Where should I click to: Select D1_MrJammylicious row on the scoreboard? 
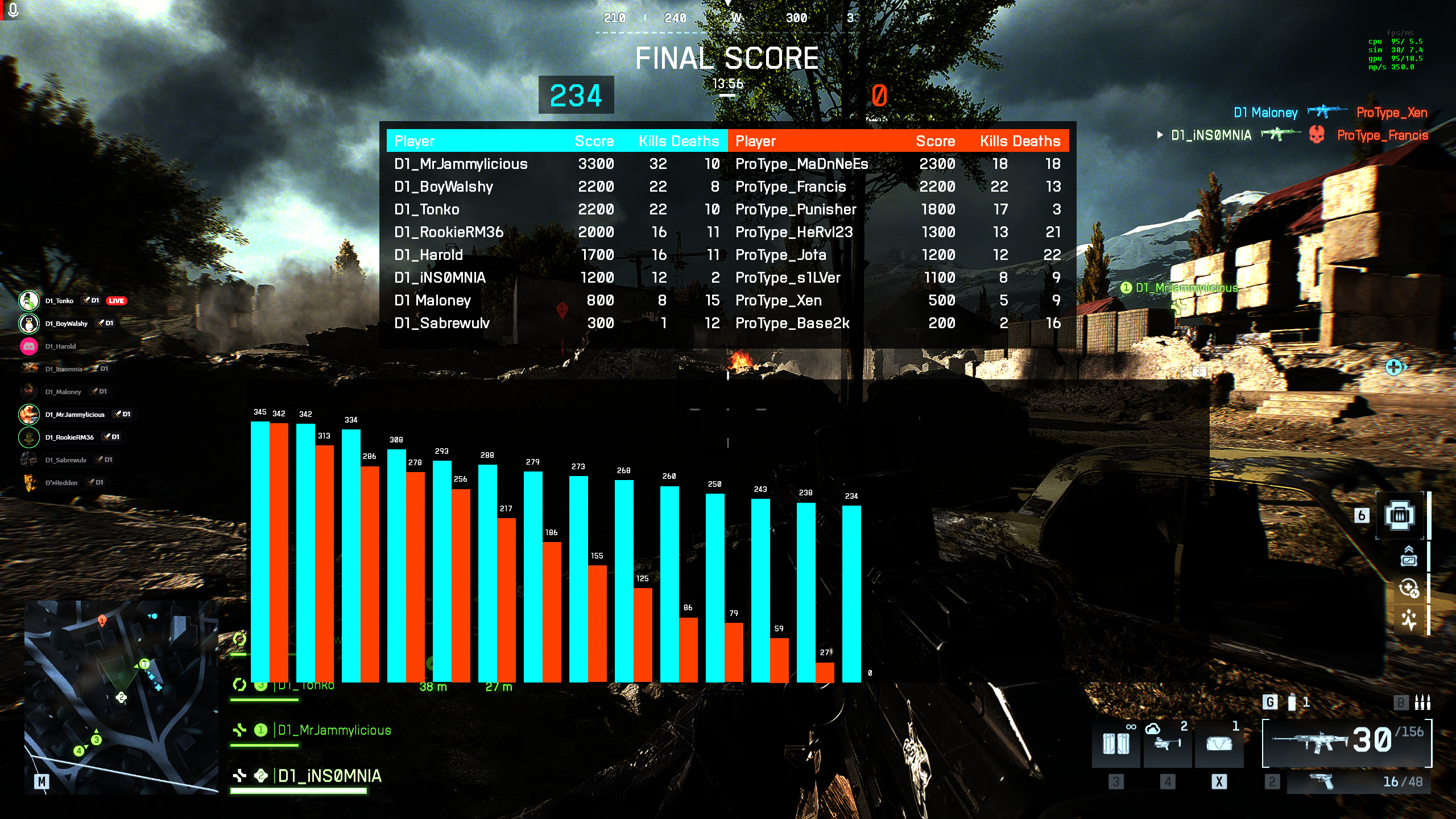click(461, 164)
